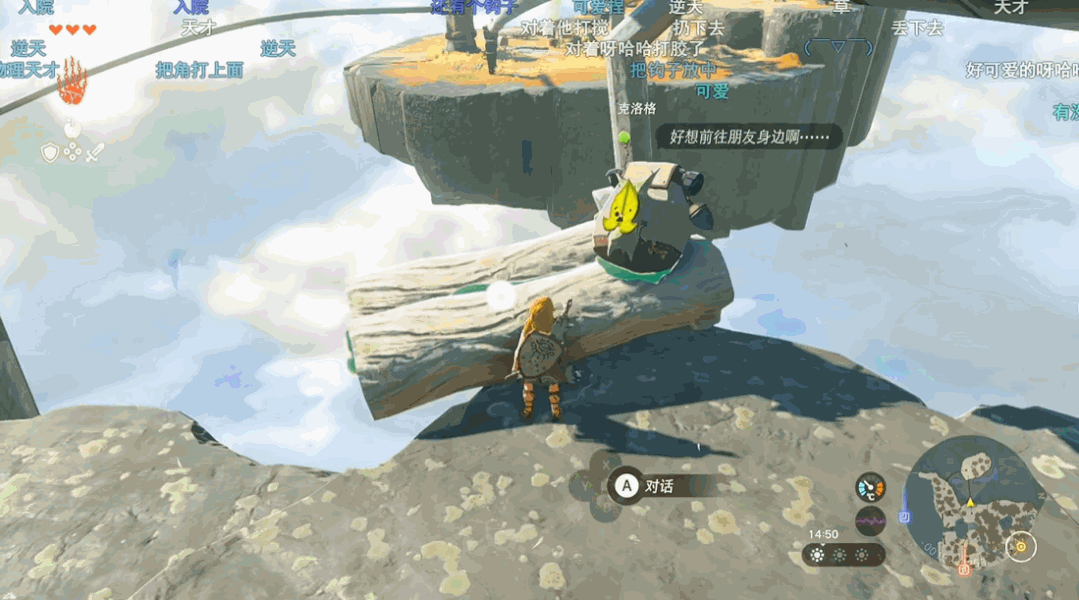Screen dimensions: 1079x600
Task: Click the temperature gauge icon
Action: (x=870, y=487)
